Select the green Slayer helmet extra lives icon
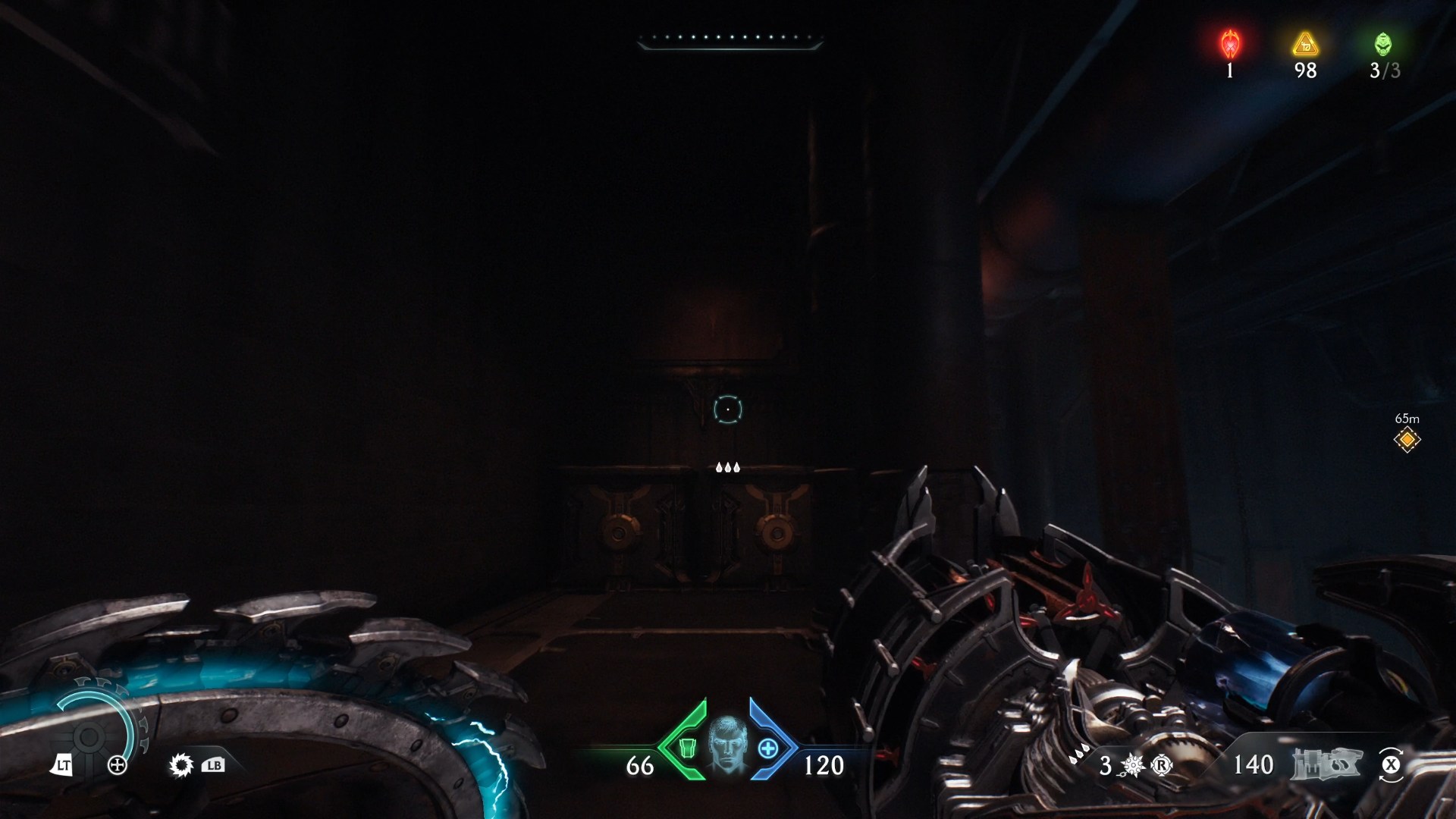Screen dimensions: 1456x819 pos(1383,45)
